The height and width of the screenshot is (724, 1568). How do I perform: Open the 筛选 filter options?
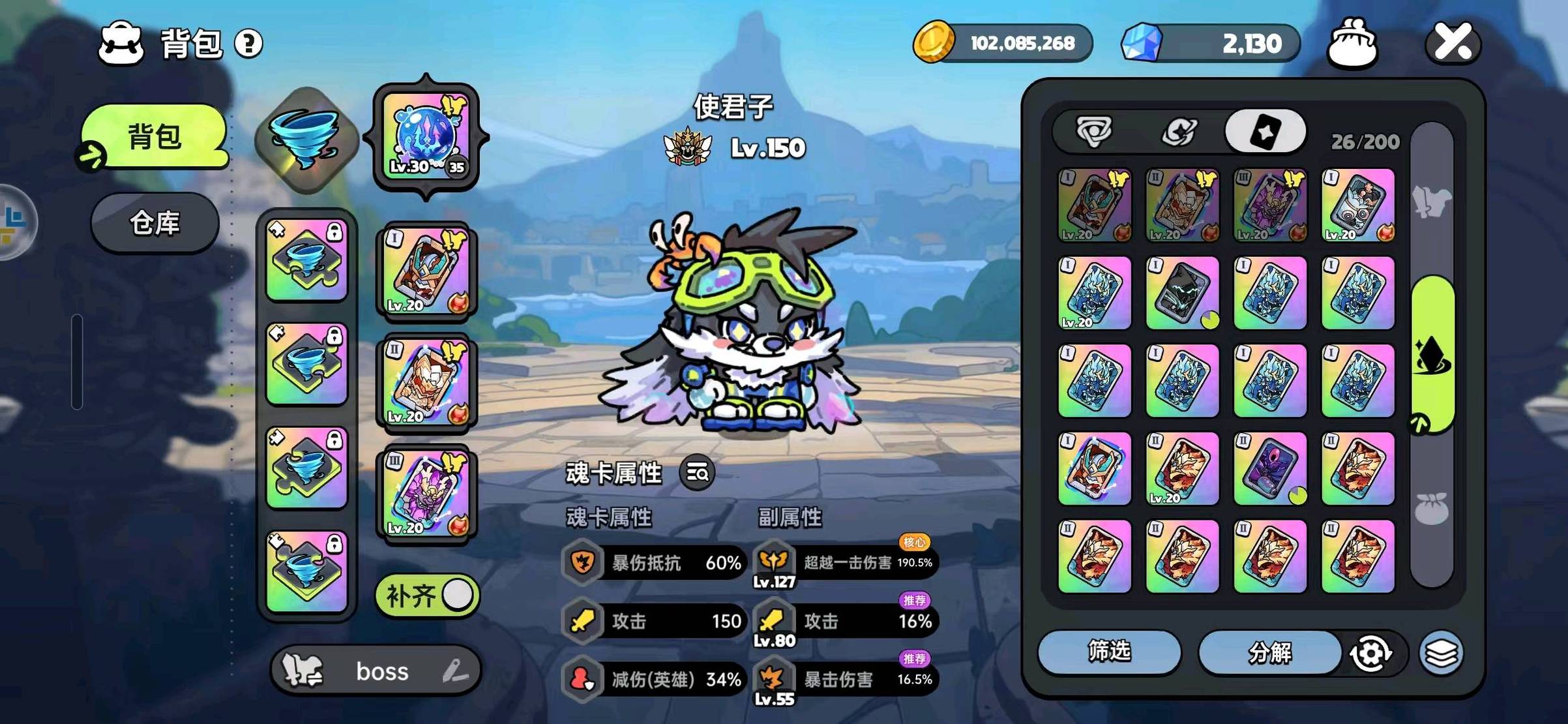point(1109,651)
